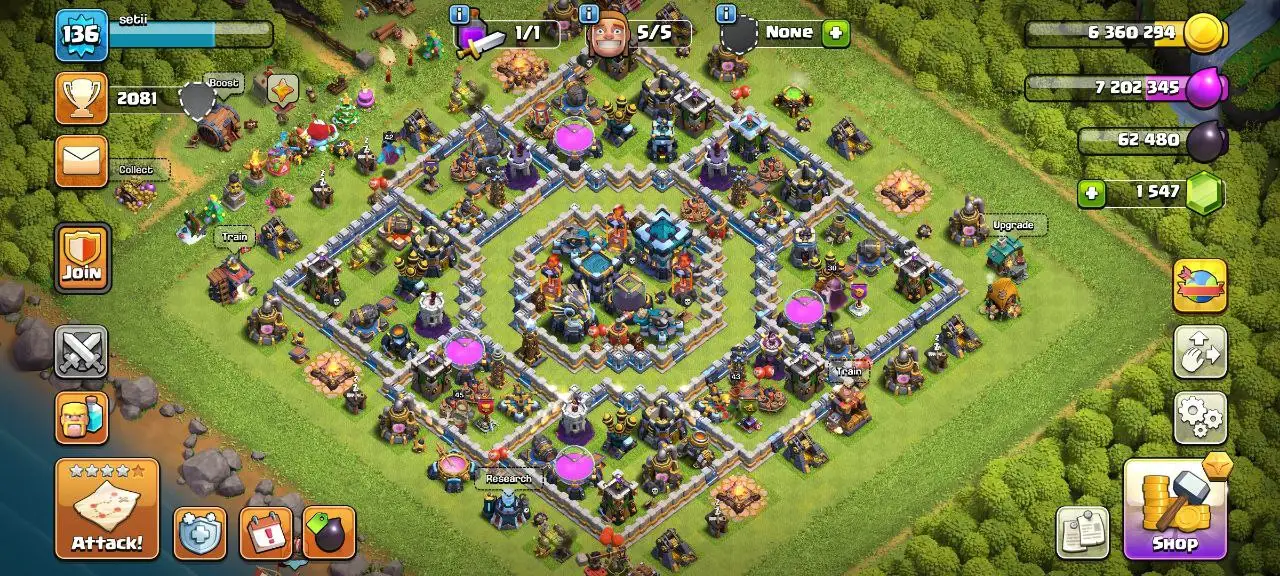The width and height of the screenshot is (1280, 576).
Task: Open the crossed swords war menu
Action: click(x=81, y=352)
